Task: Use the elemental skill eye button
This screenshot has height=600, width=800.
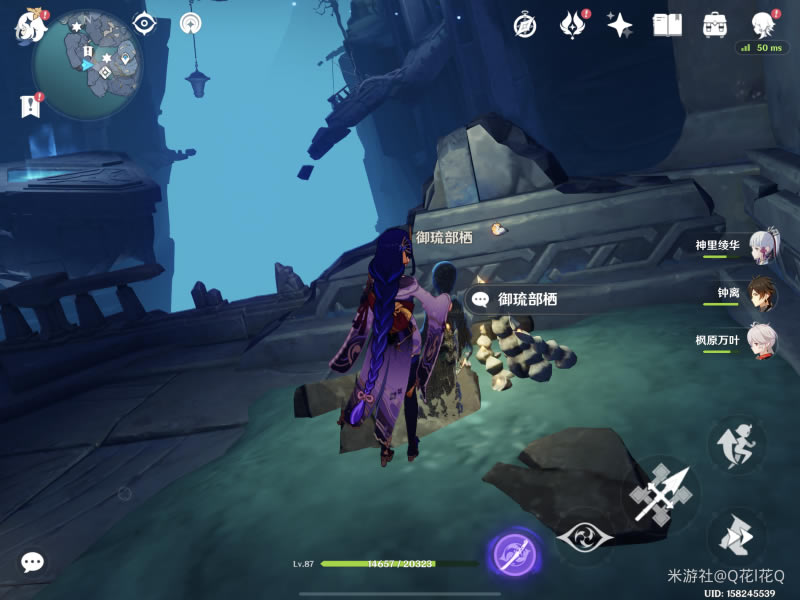Action: (585, 538)
